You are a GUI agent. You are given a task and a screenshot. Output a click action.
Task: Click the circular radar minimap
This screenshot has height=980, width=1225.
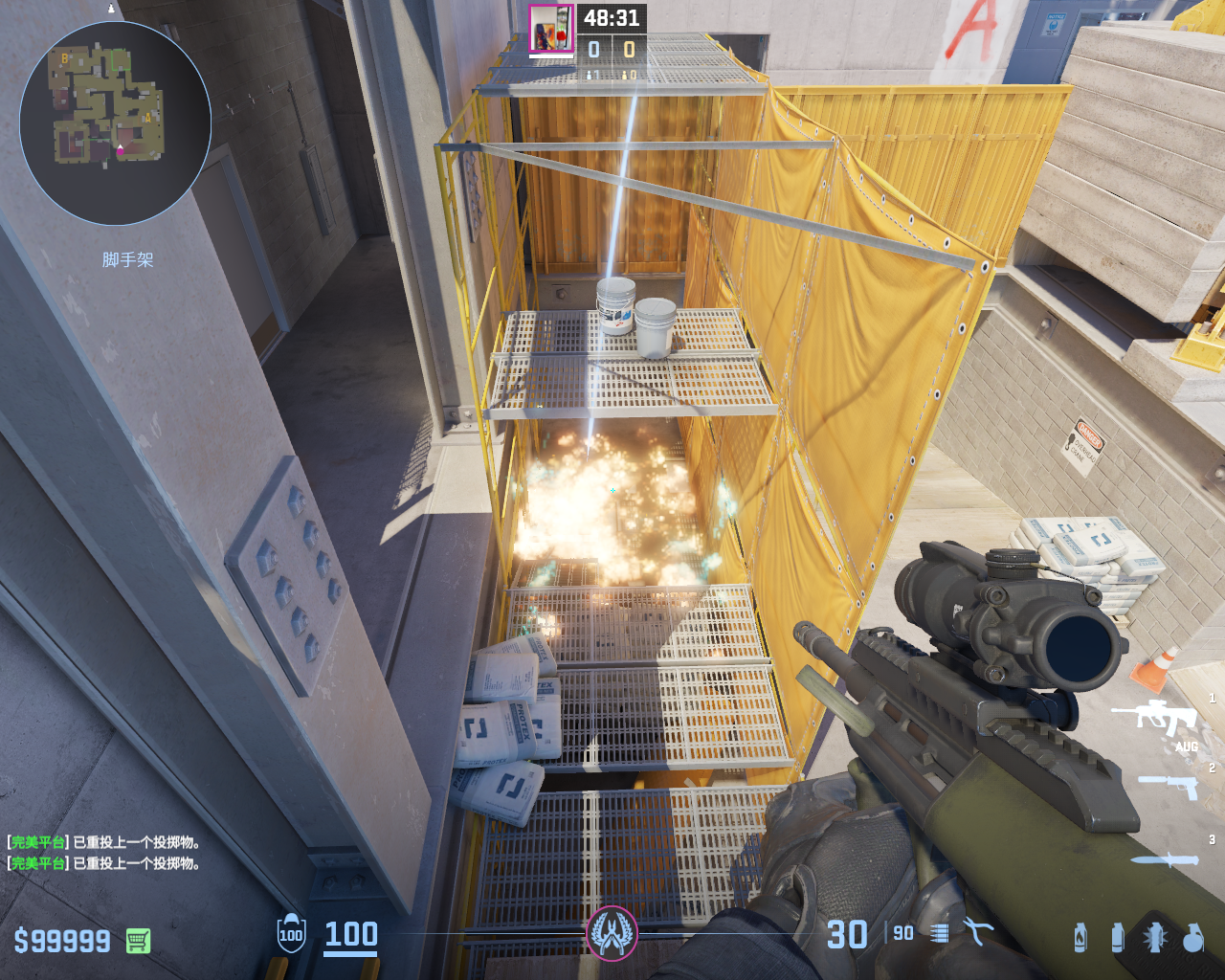[x=115, y=123]
